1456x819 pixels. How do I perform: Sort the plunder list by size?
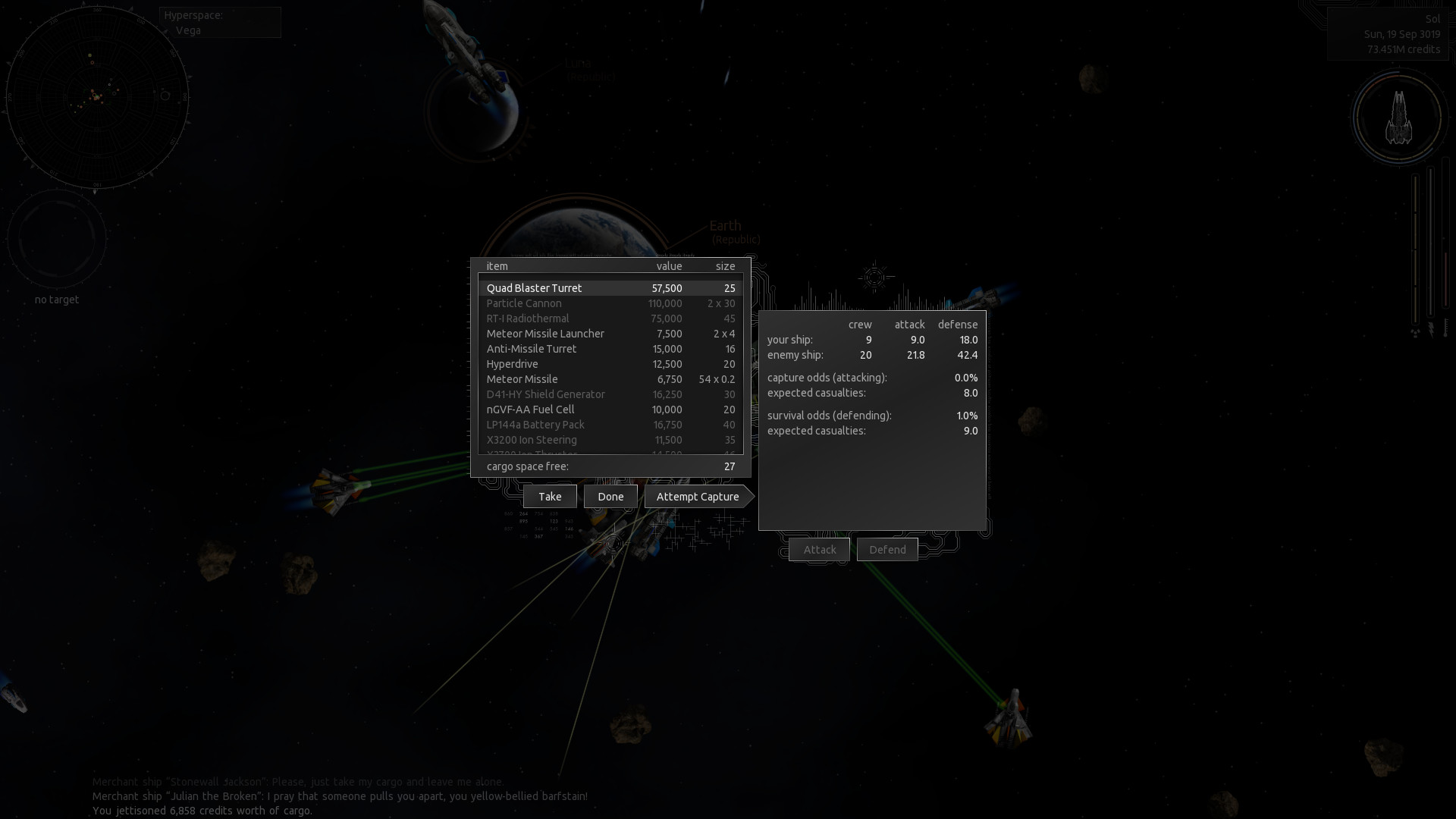pyautogui.click(x=726, y=266)
